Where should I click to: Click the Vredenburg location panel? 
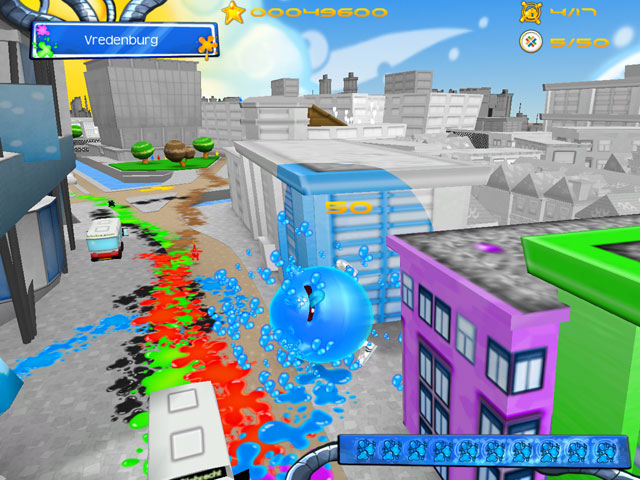(x=125, y=41)
